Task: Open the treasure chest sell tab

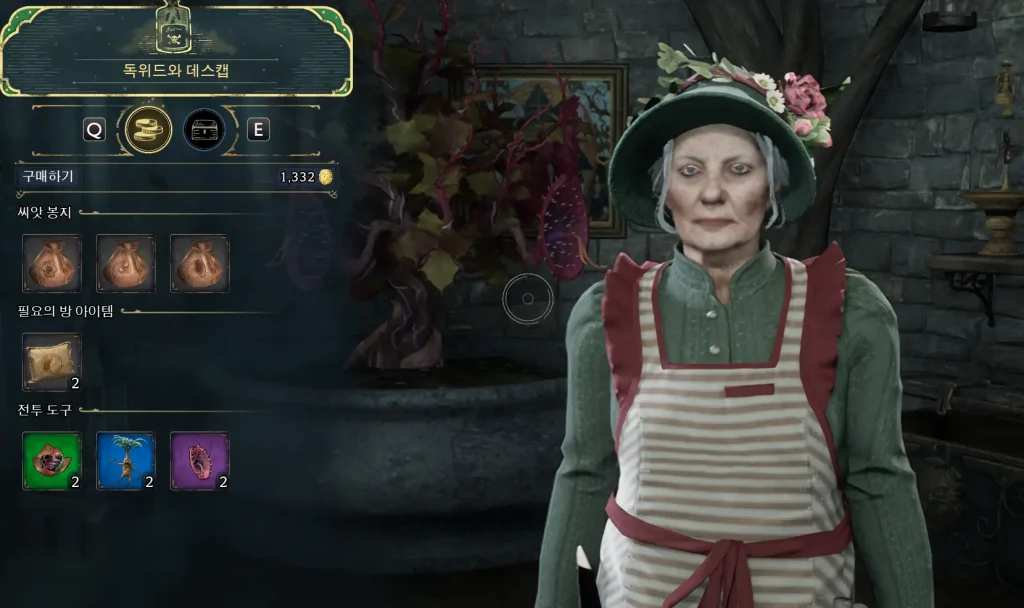Action: click(x=204, y=129)
